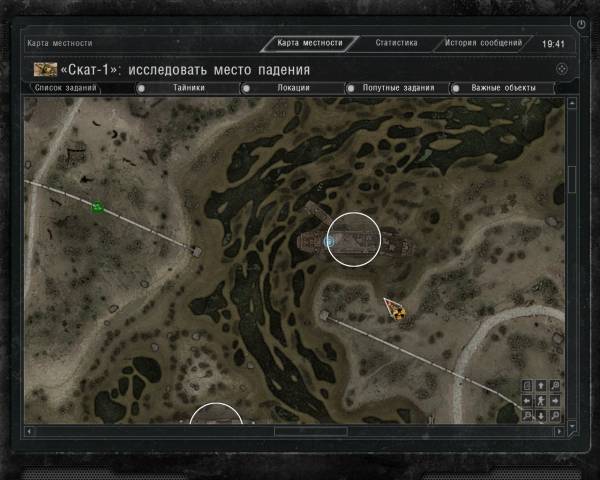This screenshot has height=480, width=600.
Task: Select the Карта местности tab
Action: coord(308,43)
